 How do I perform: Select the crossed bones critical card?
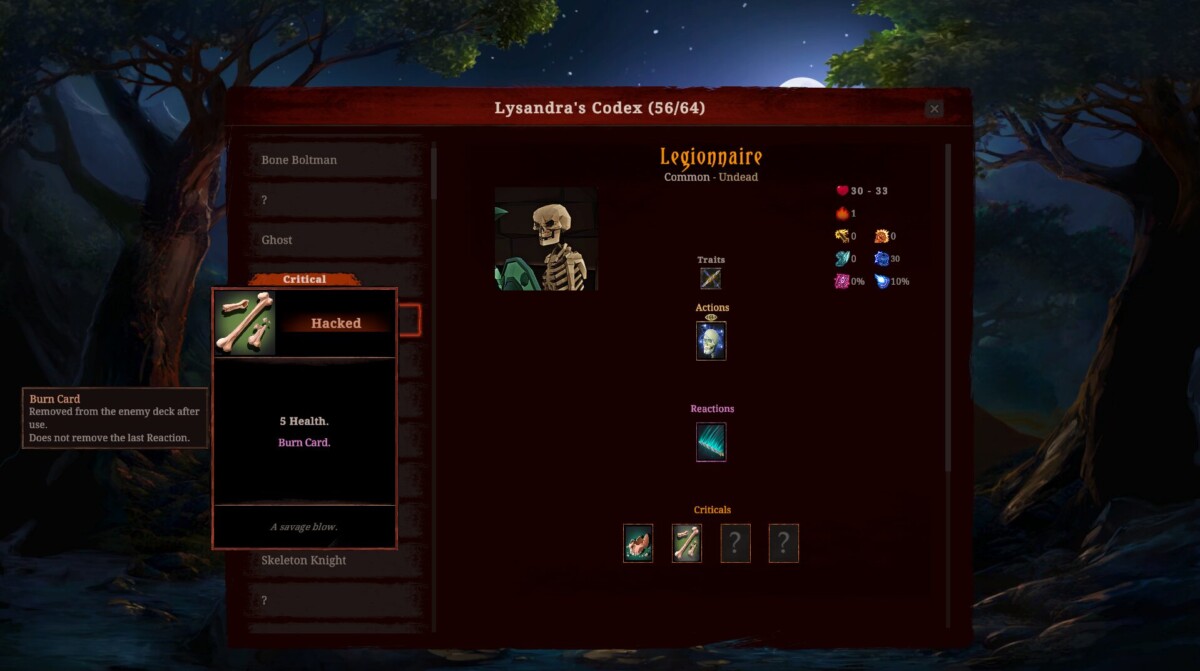[x=687, y=543]
